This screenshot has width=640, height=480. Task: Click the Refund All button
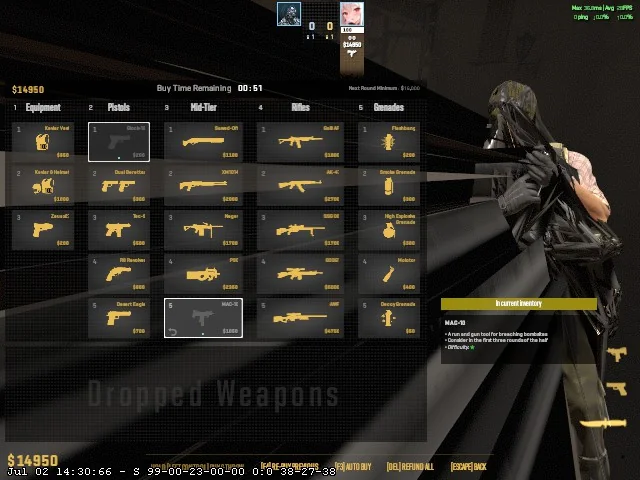[410, 467]
